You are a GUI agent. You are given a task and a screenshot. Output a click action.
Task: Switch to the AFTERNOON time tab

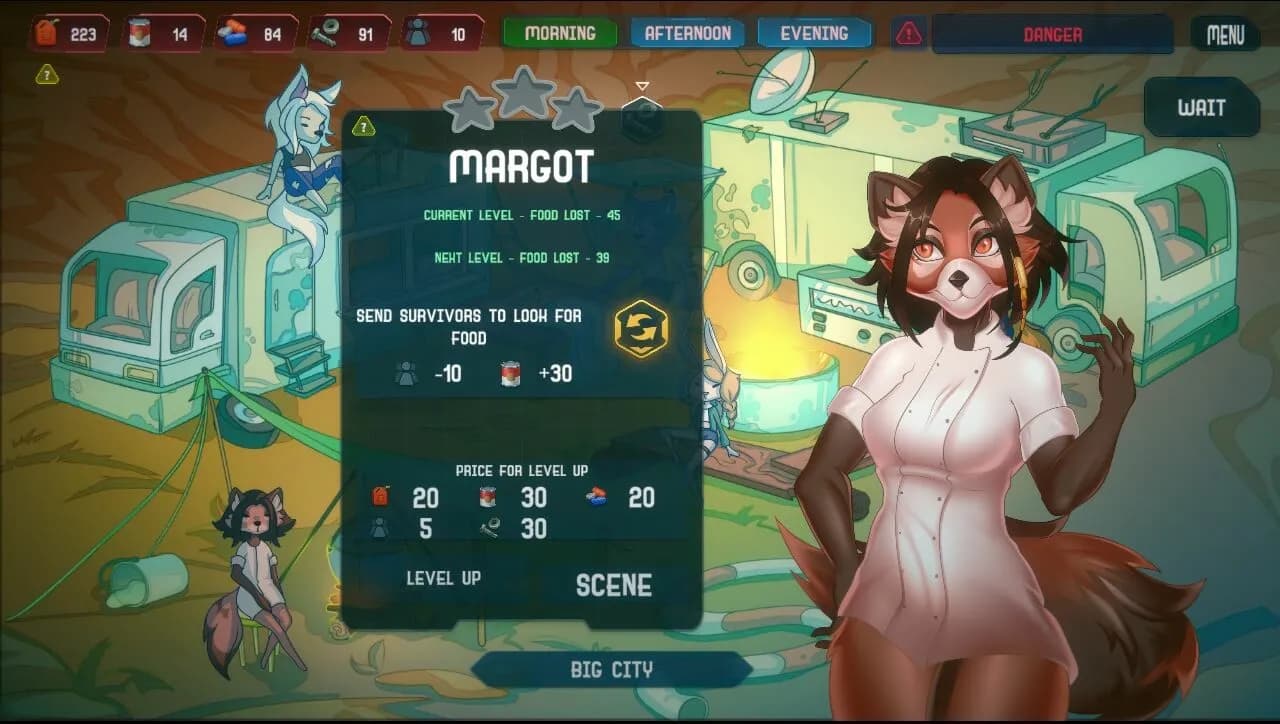(x=687, y=32)
